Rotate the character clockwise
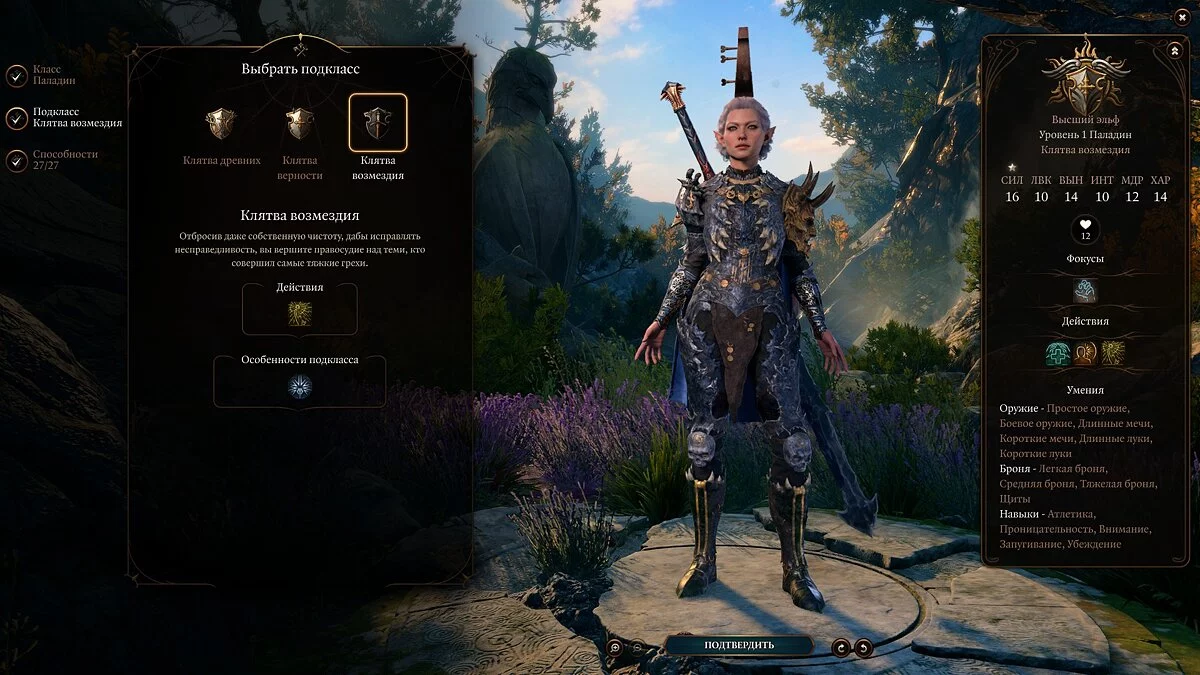Image resolution: width=1200 pixels, height=675 pixels. pos(842,647)
